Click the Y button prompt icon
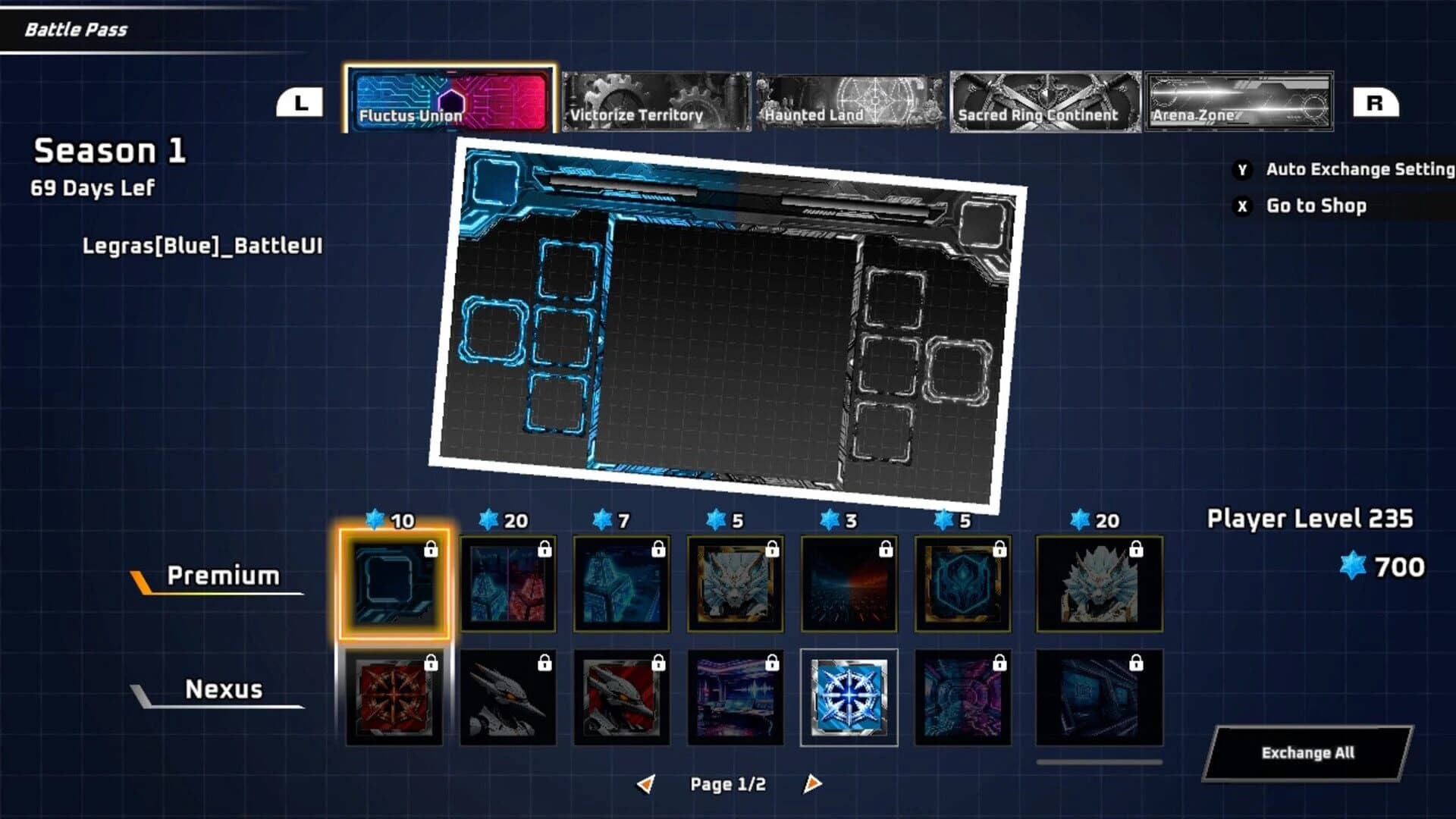1456x819 pixels. pyautogui.click(x=1241, y=171)
